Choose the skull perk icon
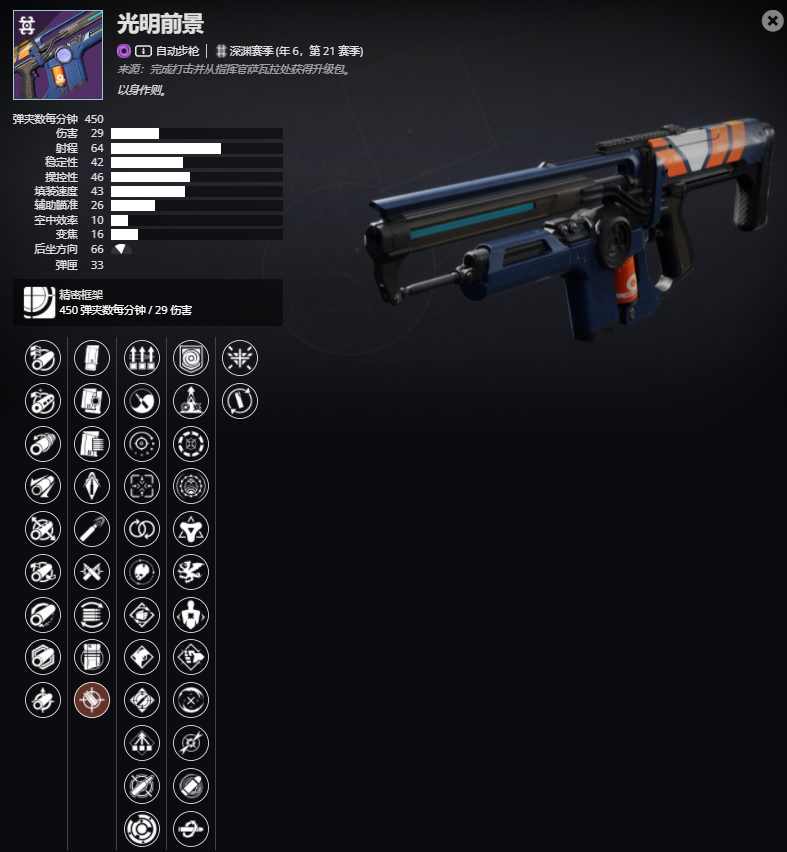Screen dimensions: 787x852 [x=142, y=571]
